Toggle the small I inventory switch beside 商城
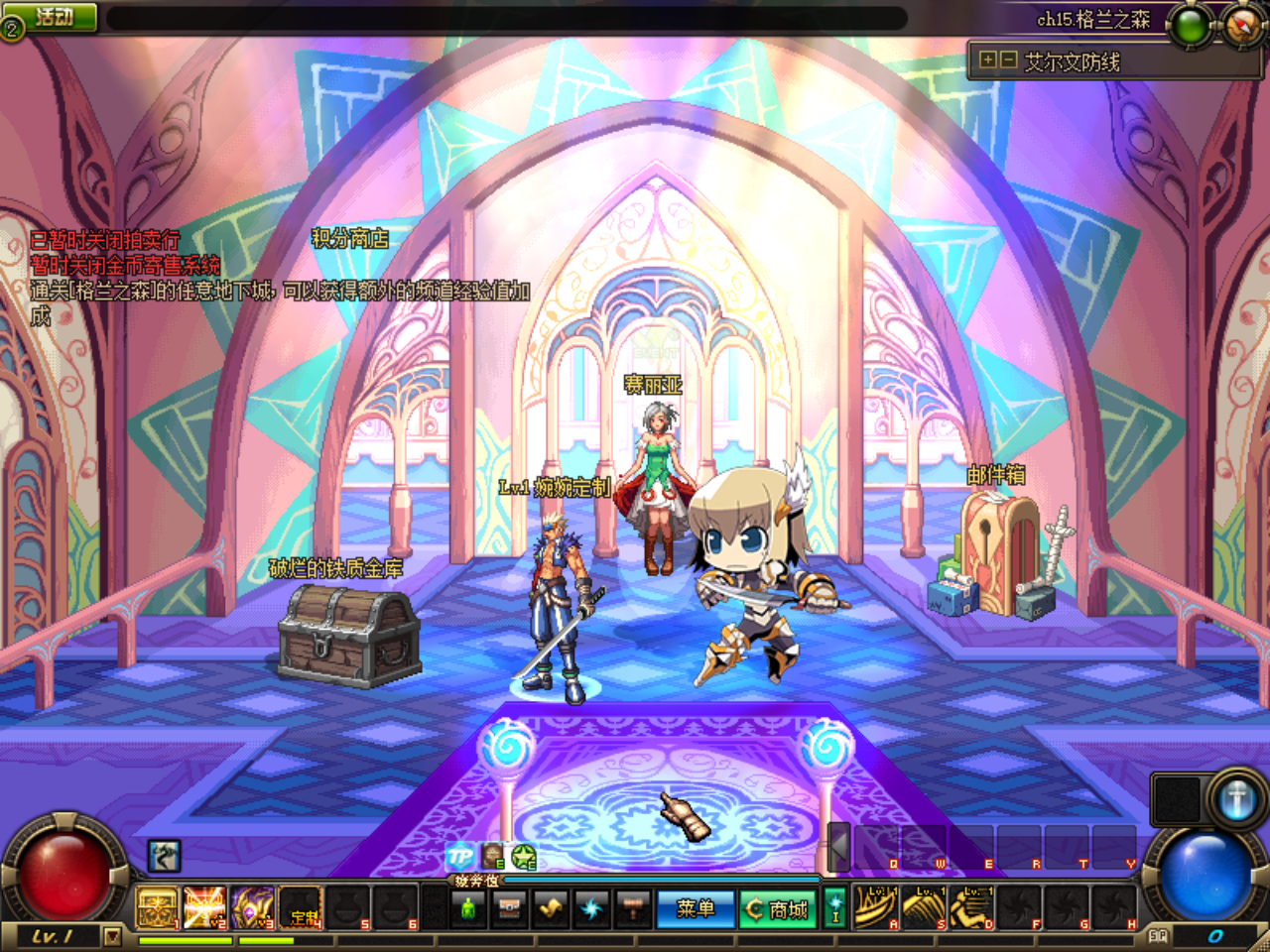This screenshot has height=952, width=1270. coord(835,907)
